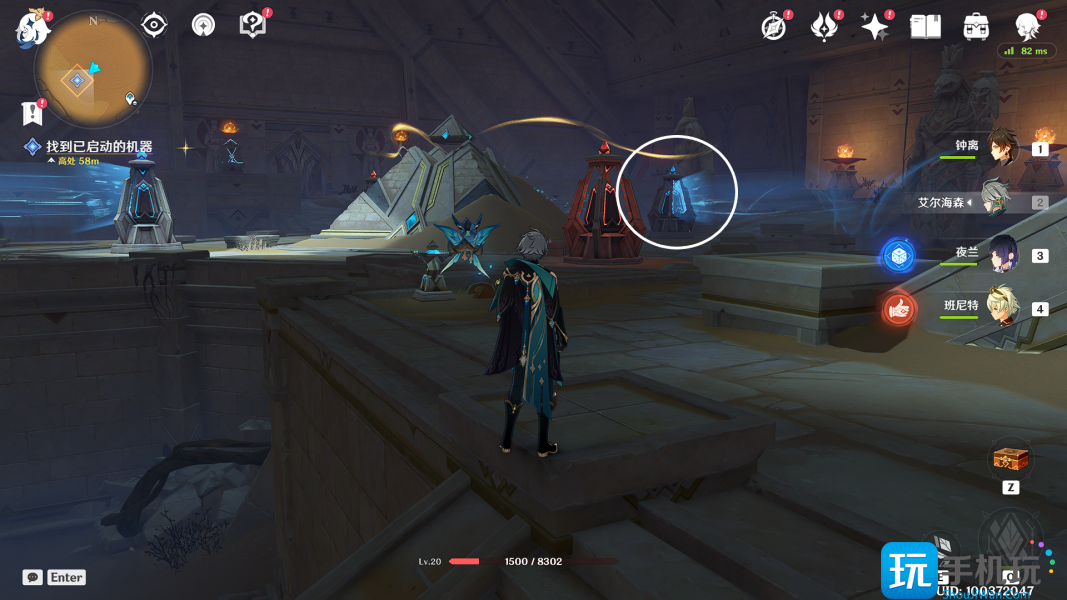This screenshot has width=1067, height=600.
Task: Open the wish star icon
Action: pyautogui.click(x=875, y=27)
